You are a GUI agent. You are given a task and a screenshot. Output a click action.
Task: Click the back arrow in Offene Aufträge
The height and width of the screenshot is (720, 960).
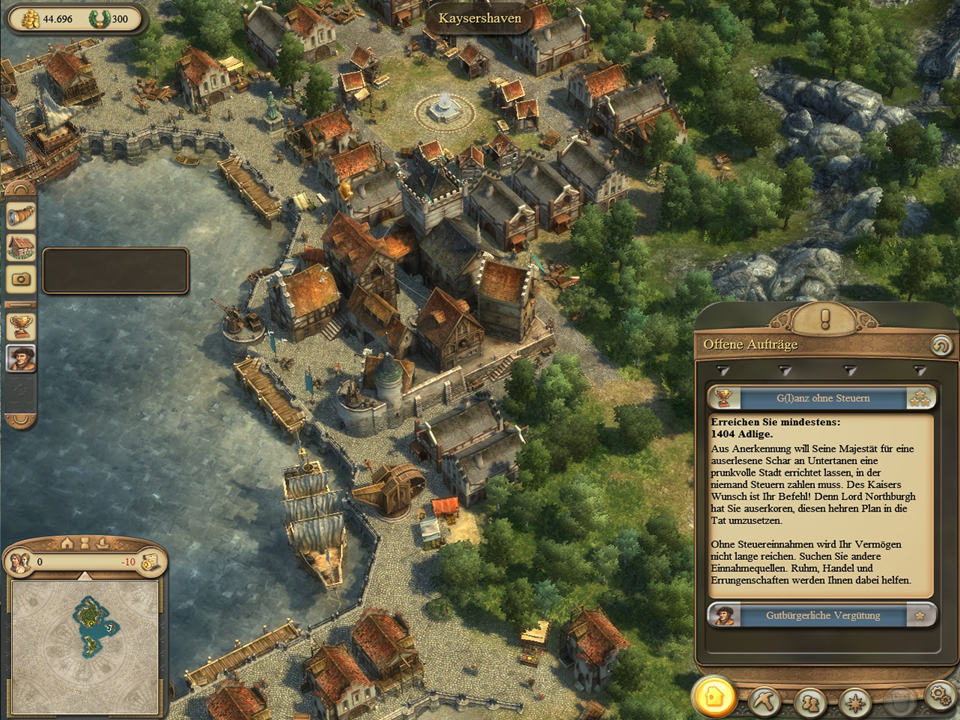point(940,345)
